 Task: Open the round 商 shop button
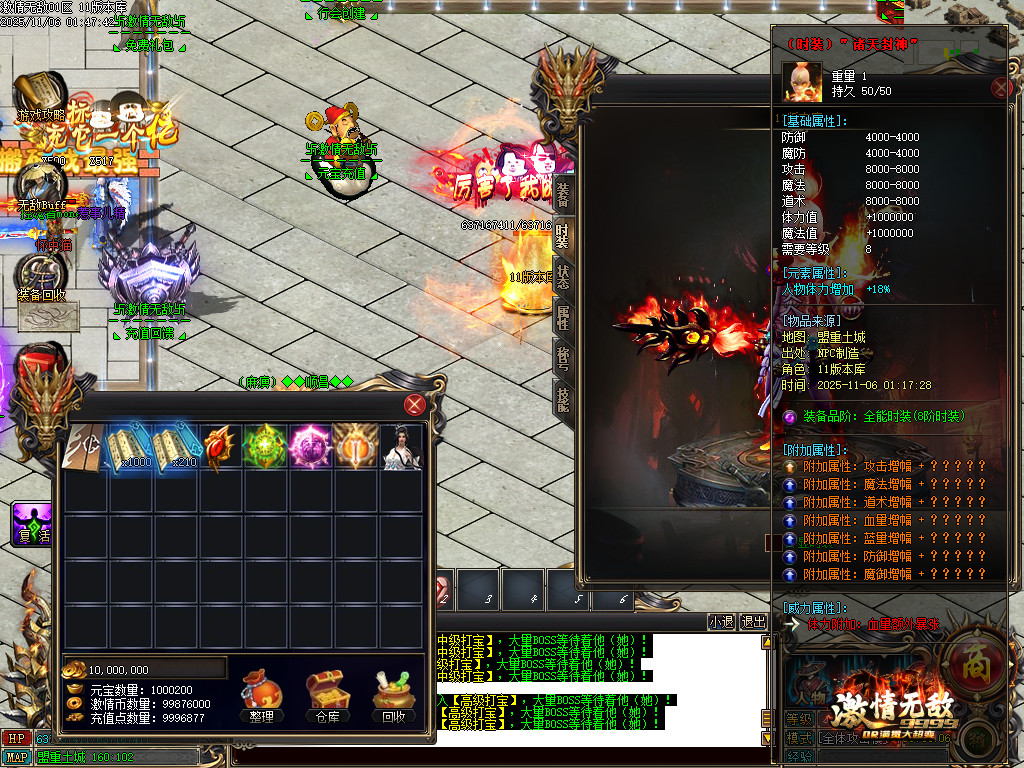tap(970, 661)
